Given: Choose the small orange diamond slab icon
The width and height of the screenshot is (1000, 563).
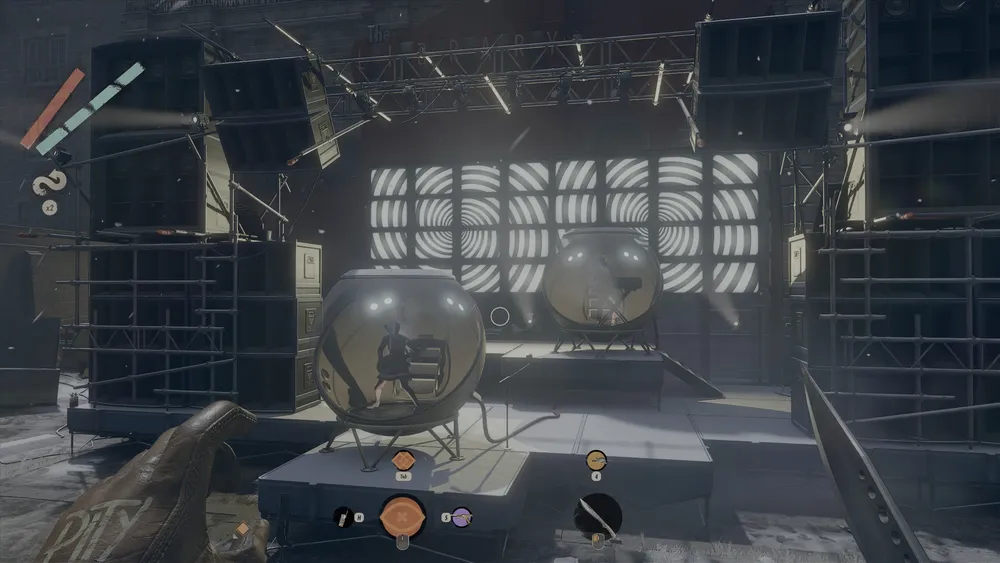Looking at the screenshot, I should (403, 461).
